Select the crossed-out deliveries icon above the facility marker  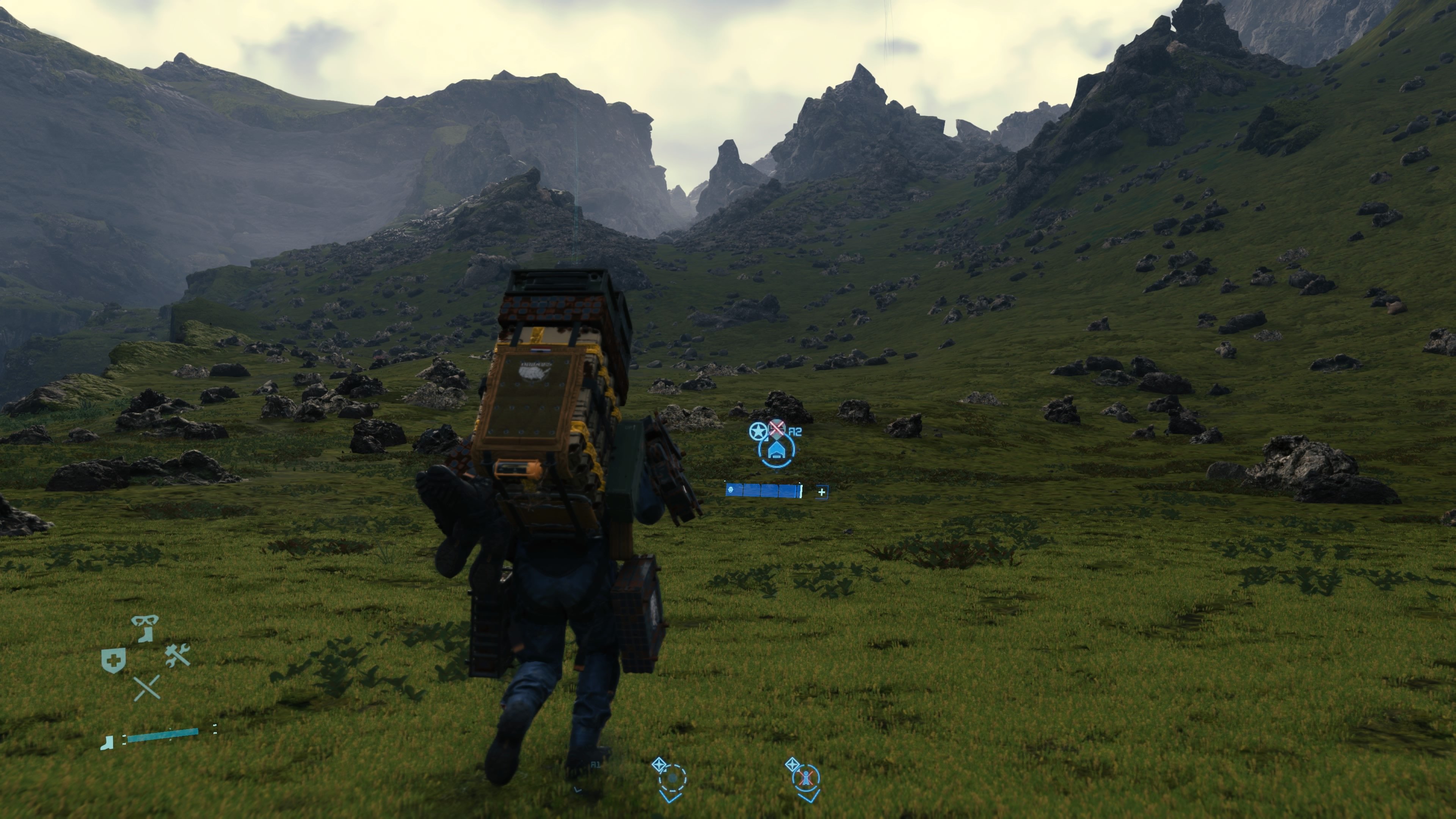click(x=777, y=428)
